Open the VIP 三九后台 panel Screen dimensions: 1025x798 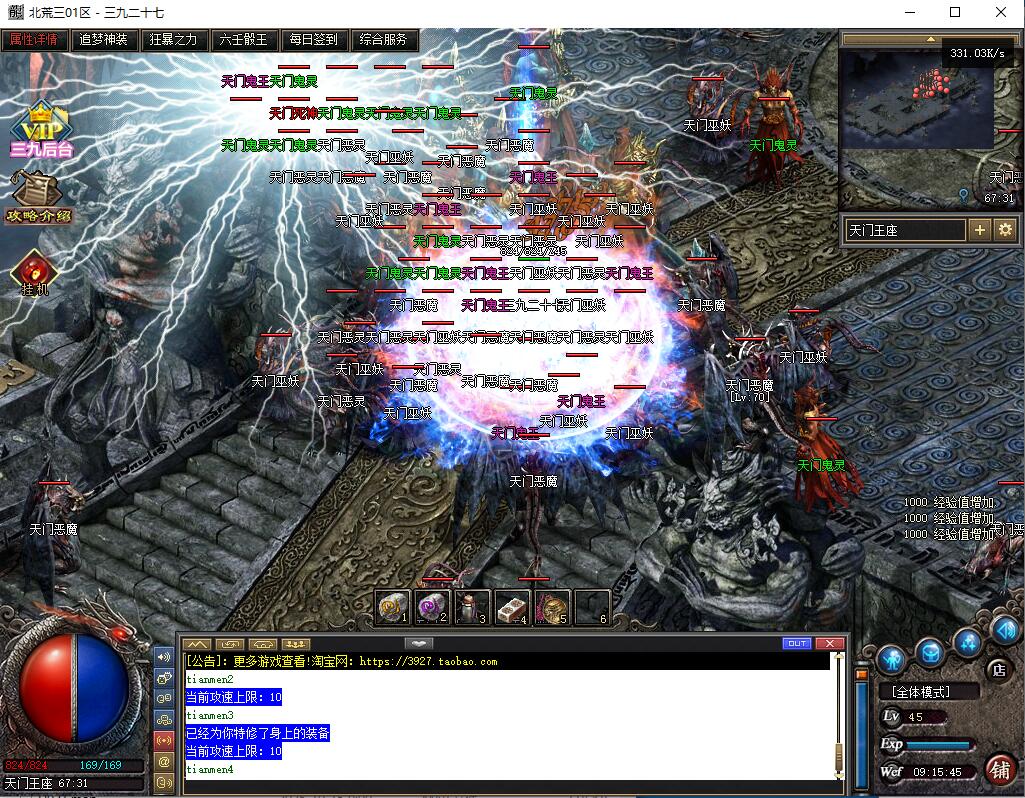pyautogui.click(x=41, y=131)
